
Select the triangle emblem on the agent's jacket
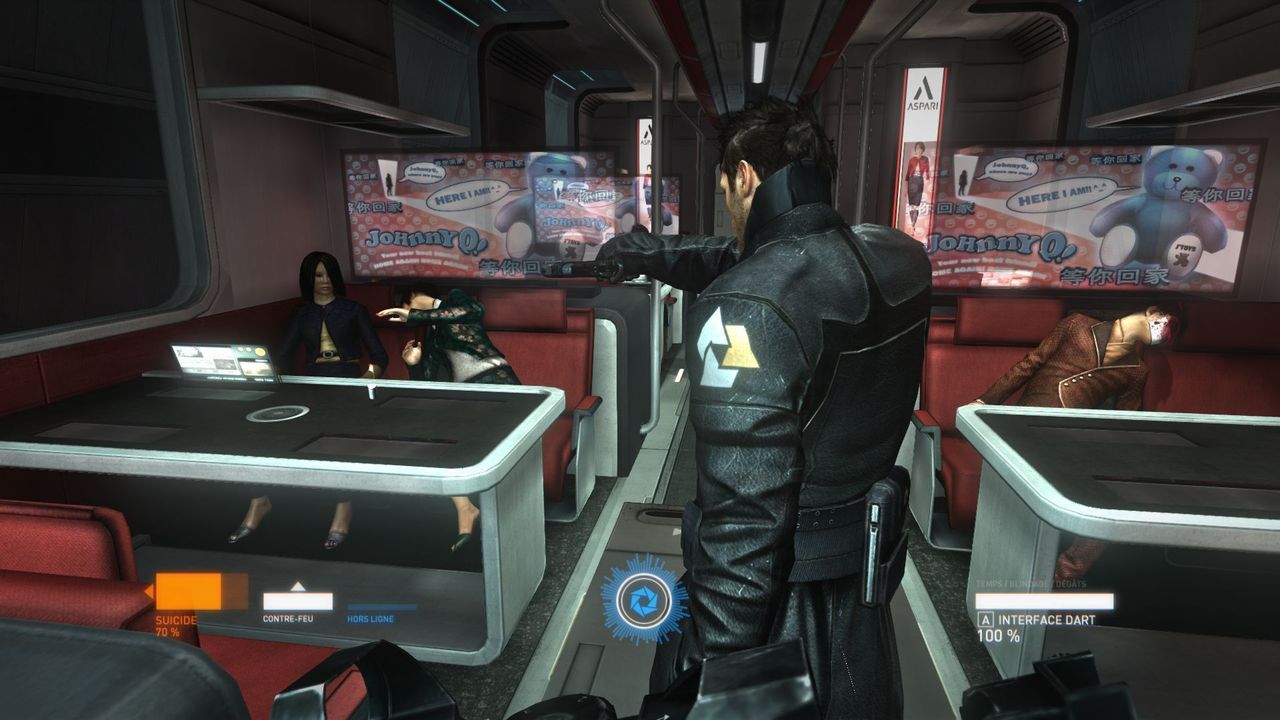pos(740,347)
